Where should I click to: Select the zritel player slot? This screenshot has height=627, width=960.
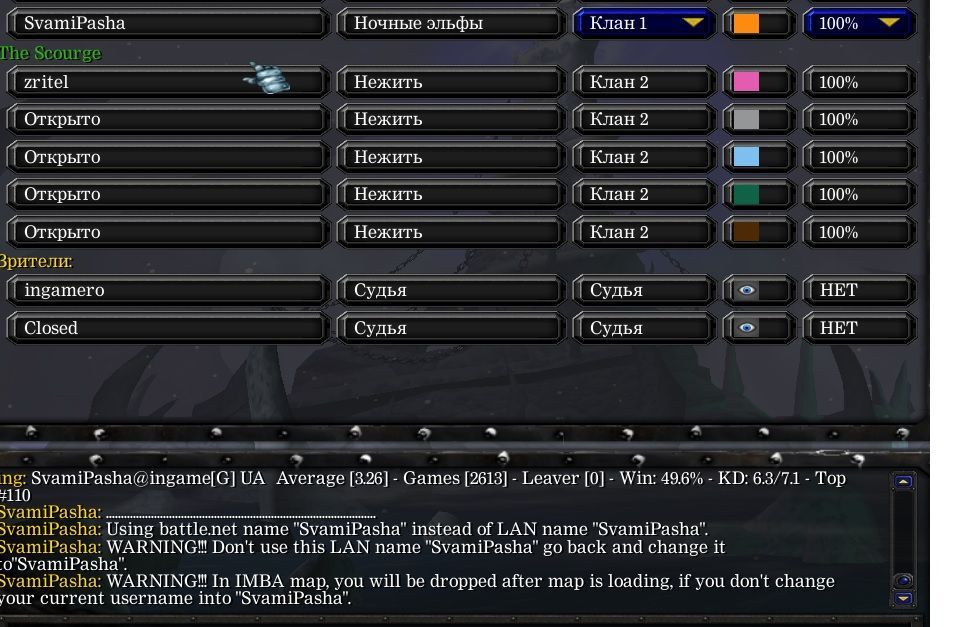[167, 82]
